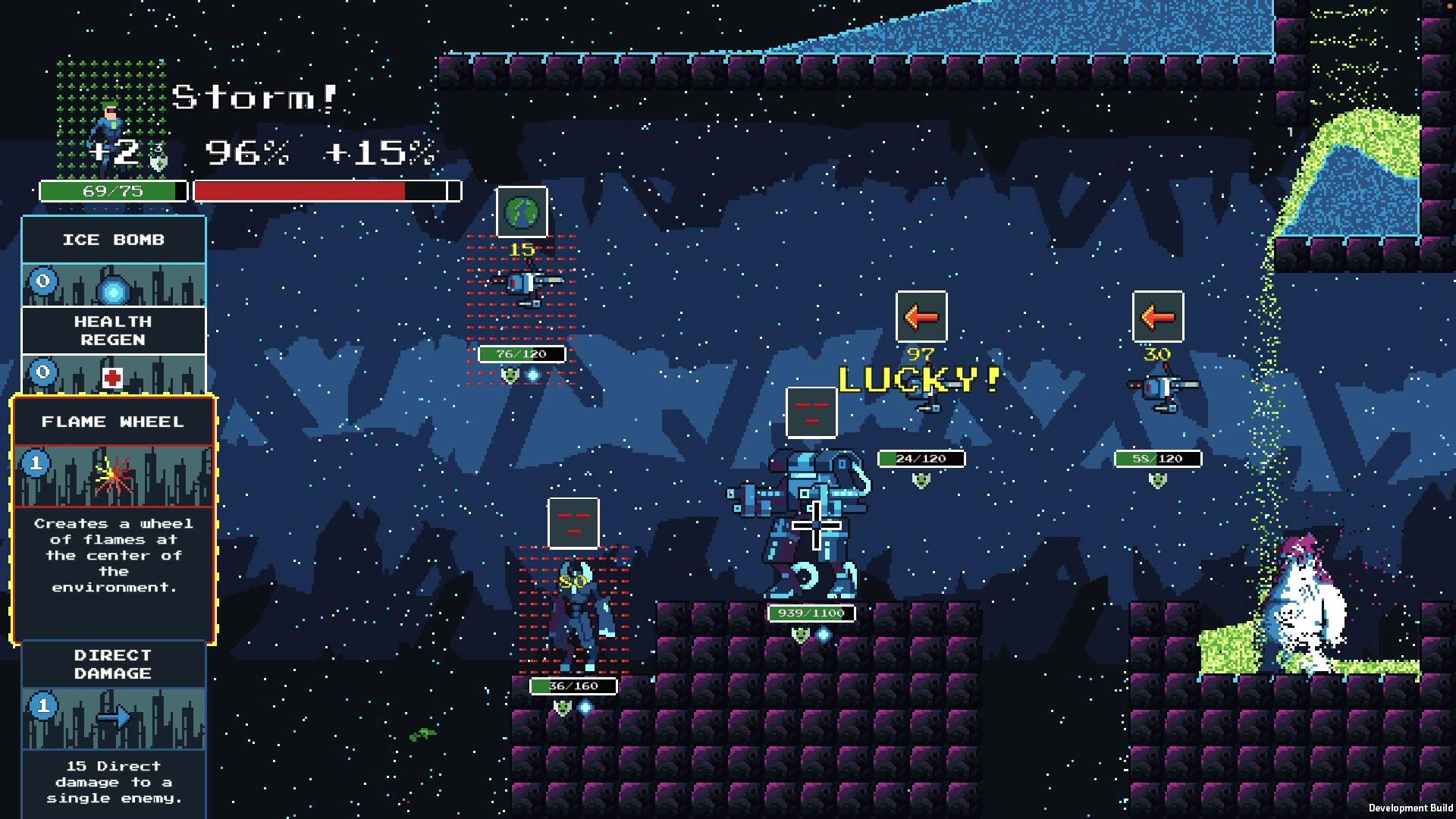Click the player character portrait top left
This screenshot has height=819, width=1456.
pyautogui.click(x=108, y=118)
